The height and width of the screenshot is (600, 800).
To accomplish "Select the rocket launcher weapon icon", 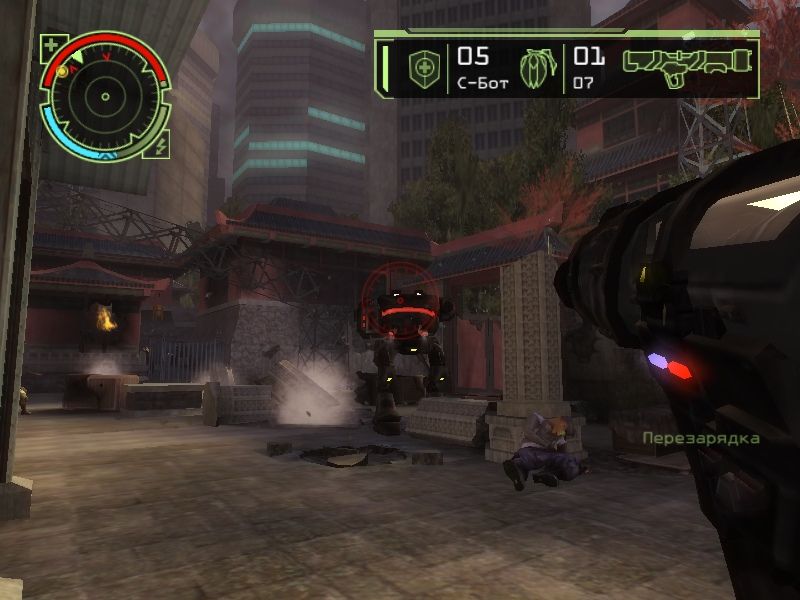I will point(685,62).
